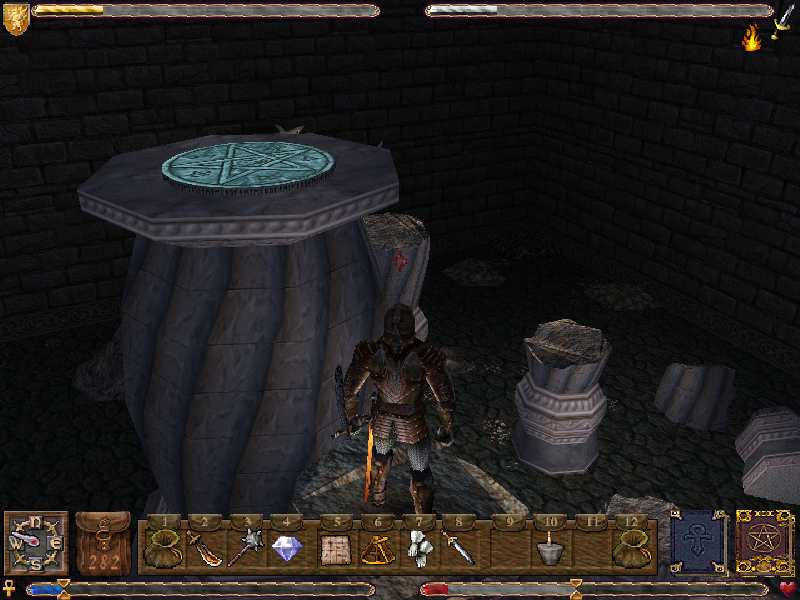Screen dimensions: 800x600
Task: Click the flame status icon
Action: click(x=751, y=38)
